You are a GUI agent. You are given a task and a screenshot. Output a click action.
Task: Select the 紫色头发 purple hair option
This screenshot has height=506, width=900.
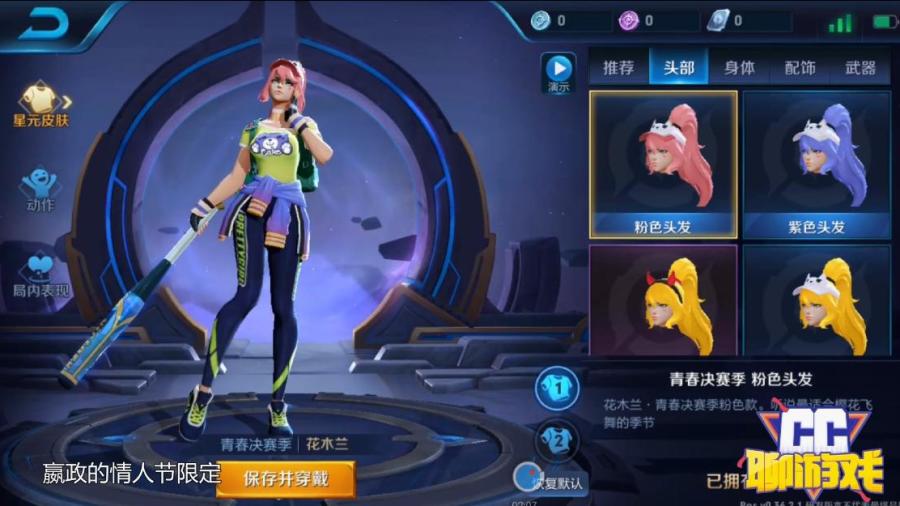point(816,164)
